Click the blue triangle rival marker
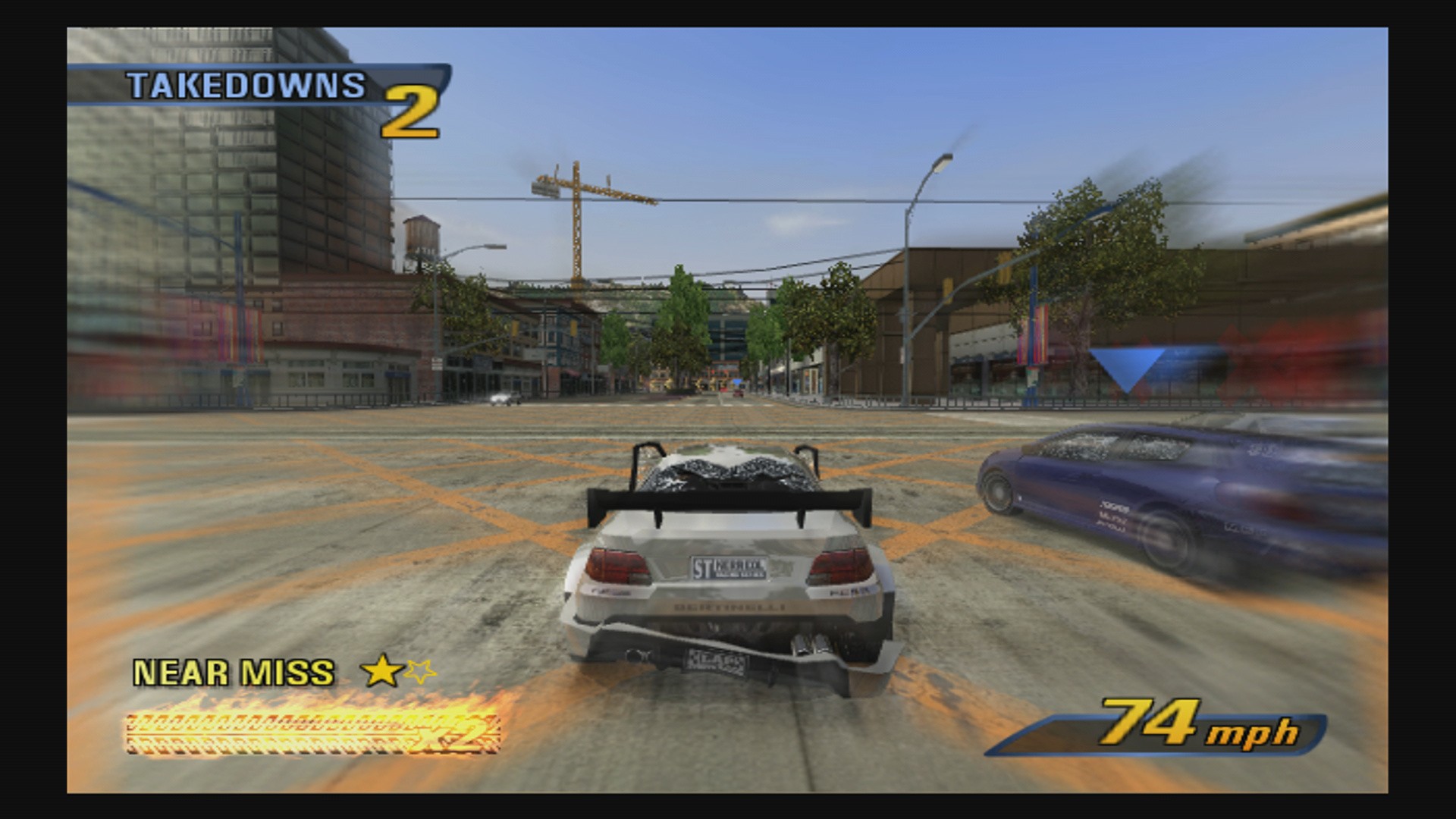The image size is (1456, 819). [x=1126, y=366]
